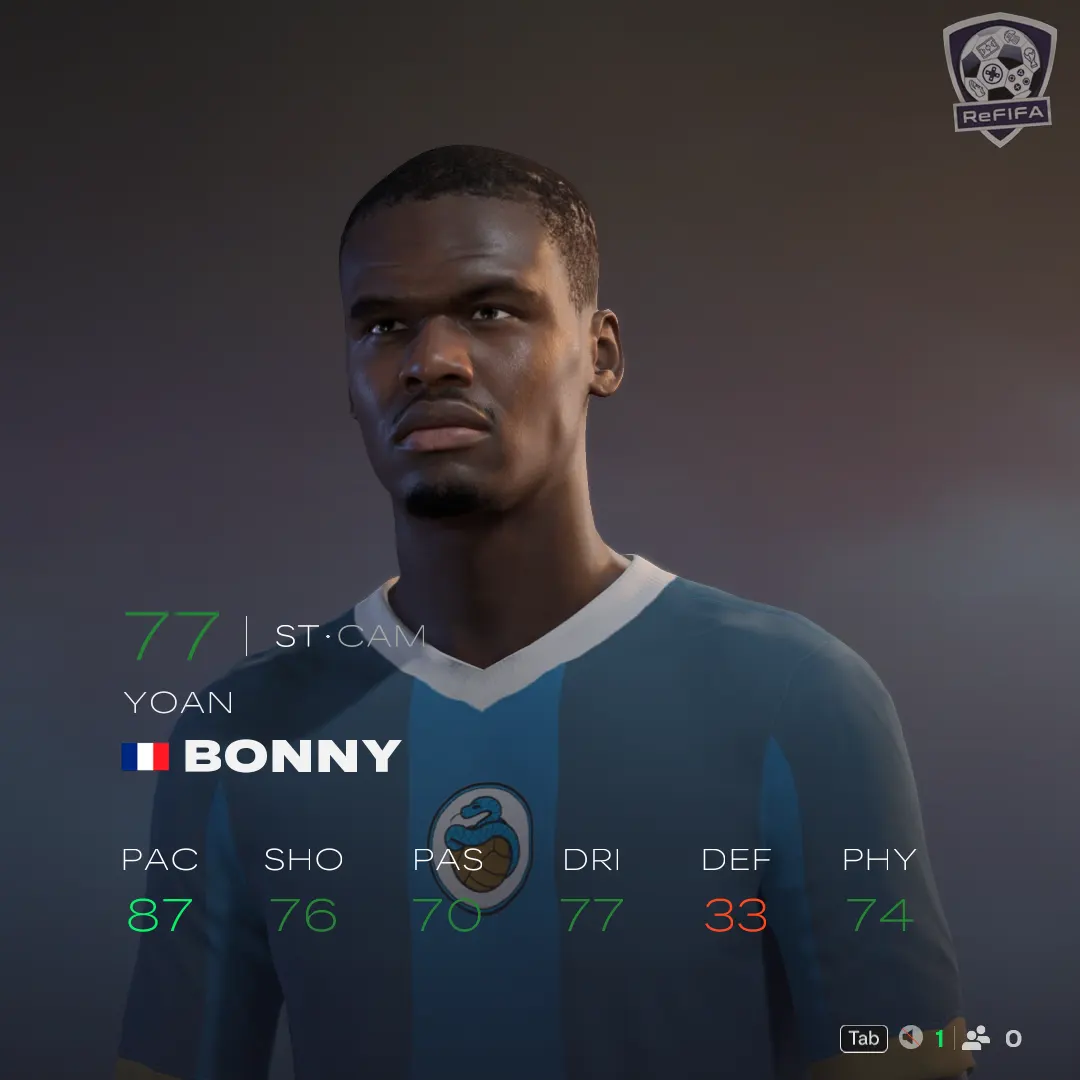Open the players list icon
The width and height of the screenshot is (1080, 1080).
(975, 1038)
